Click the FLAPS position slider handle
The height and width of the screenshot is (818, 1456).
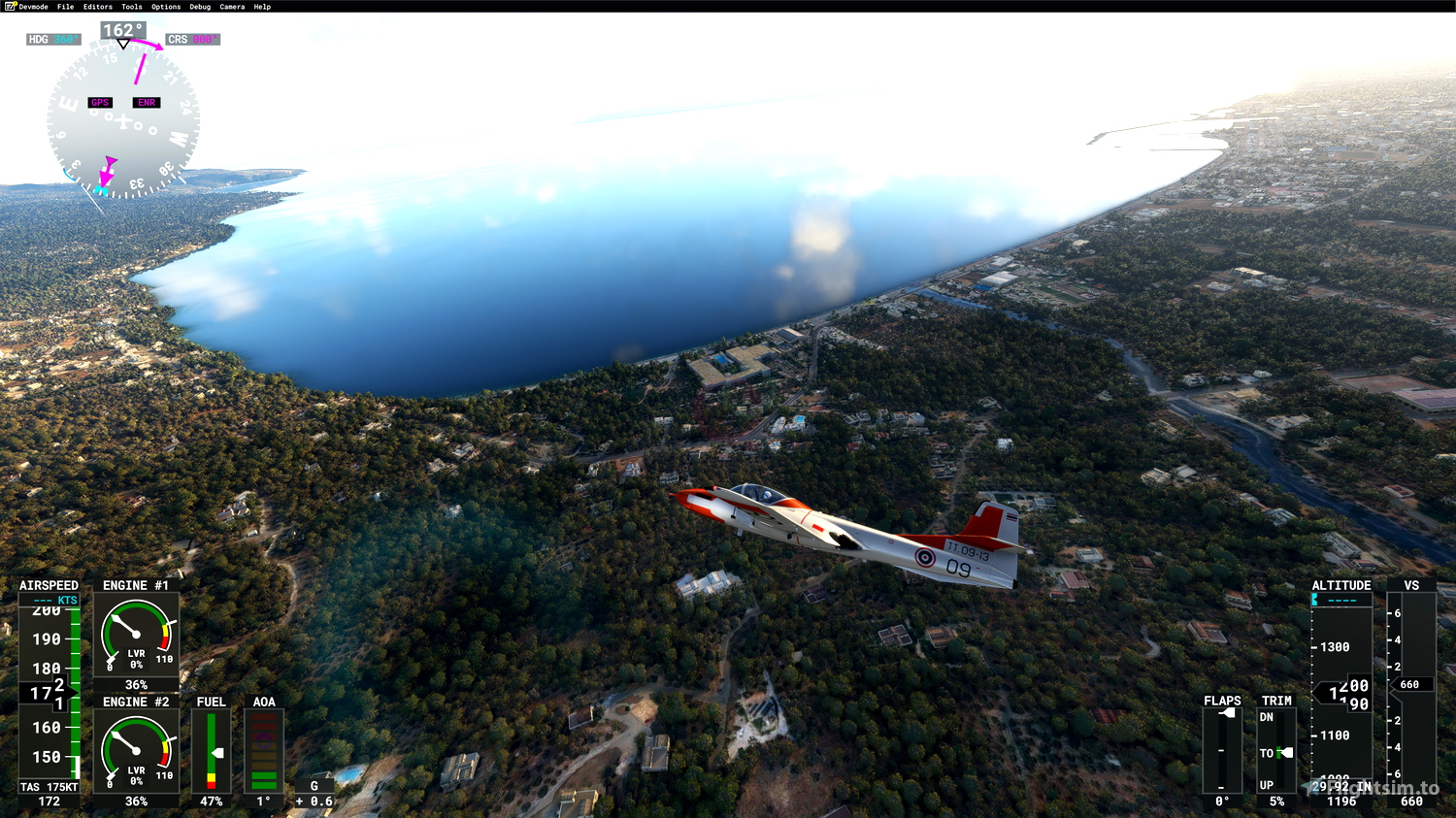point(1227,712)
